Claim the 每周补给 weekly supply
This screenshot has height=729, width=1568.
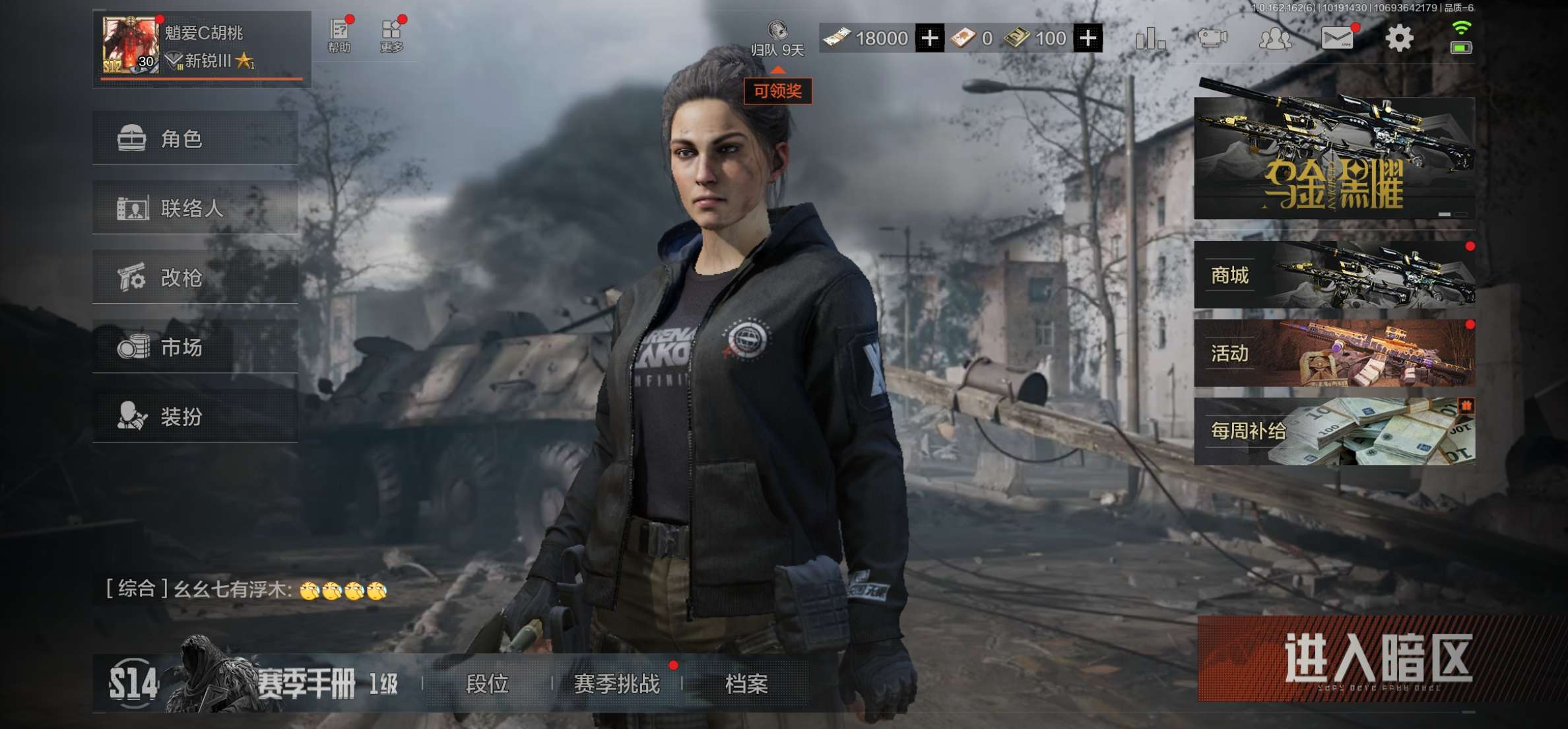(1334, 431)
